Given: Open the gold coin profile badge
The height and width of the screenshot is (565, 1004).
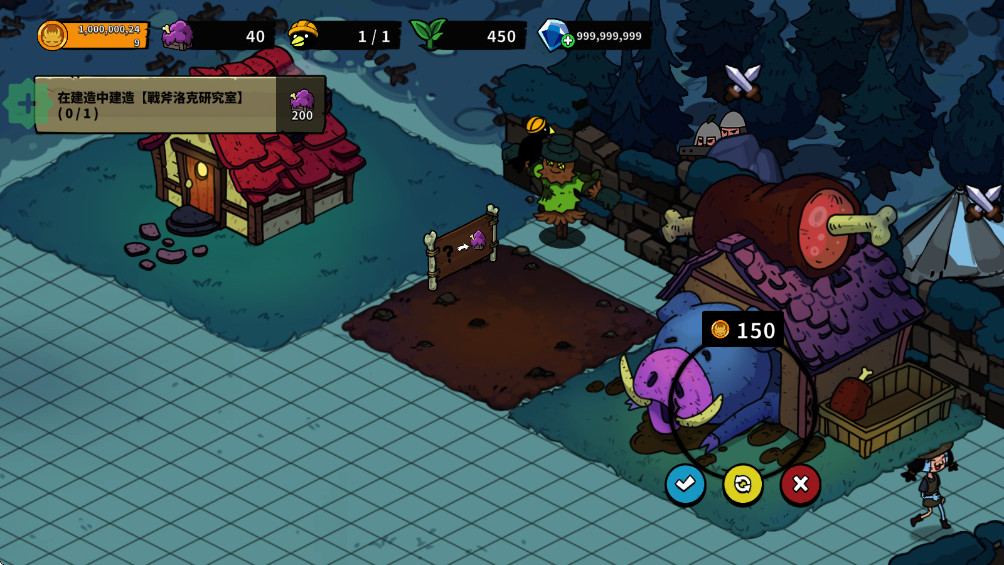Looking at the screenshot, I should pyautogui.click(x=52, y=35).
